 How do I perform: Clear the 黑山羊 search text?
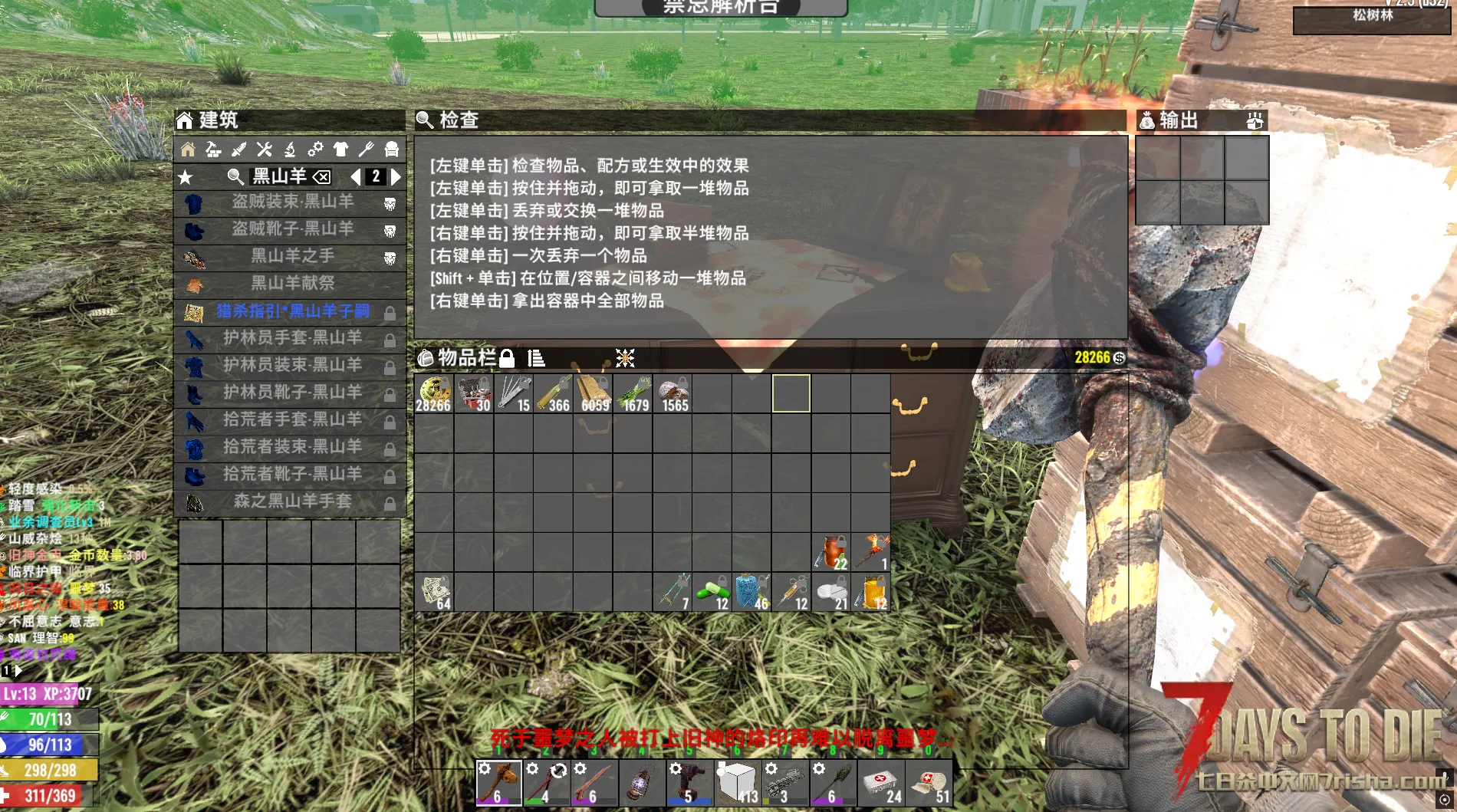pyautogui.click(x=322, y=177)
